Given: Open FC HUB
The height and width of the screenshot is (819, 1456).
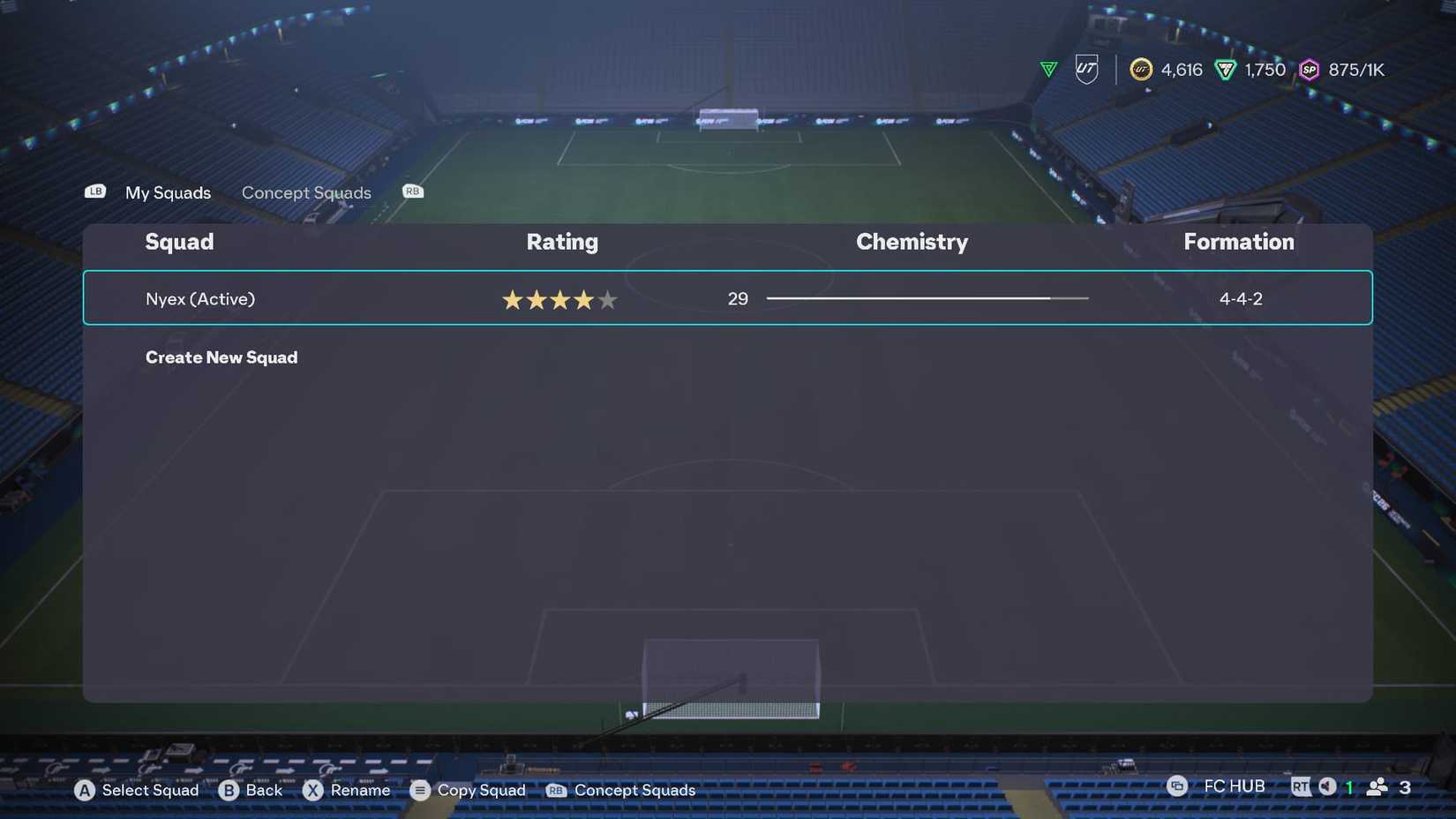Looking at the screenshot, I should [x=1234, y=785].
